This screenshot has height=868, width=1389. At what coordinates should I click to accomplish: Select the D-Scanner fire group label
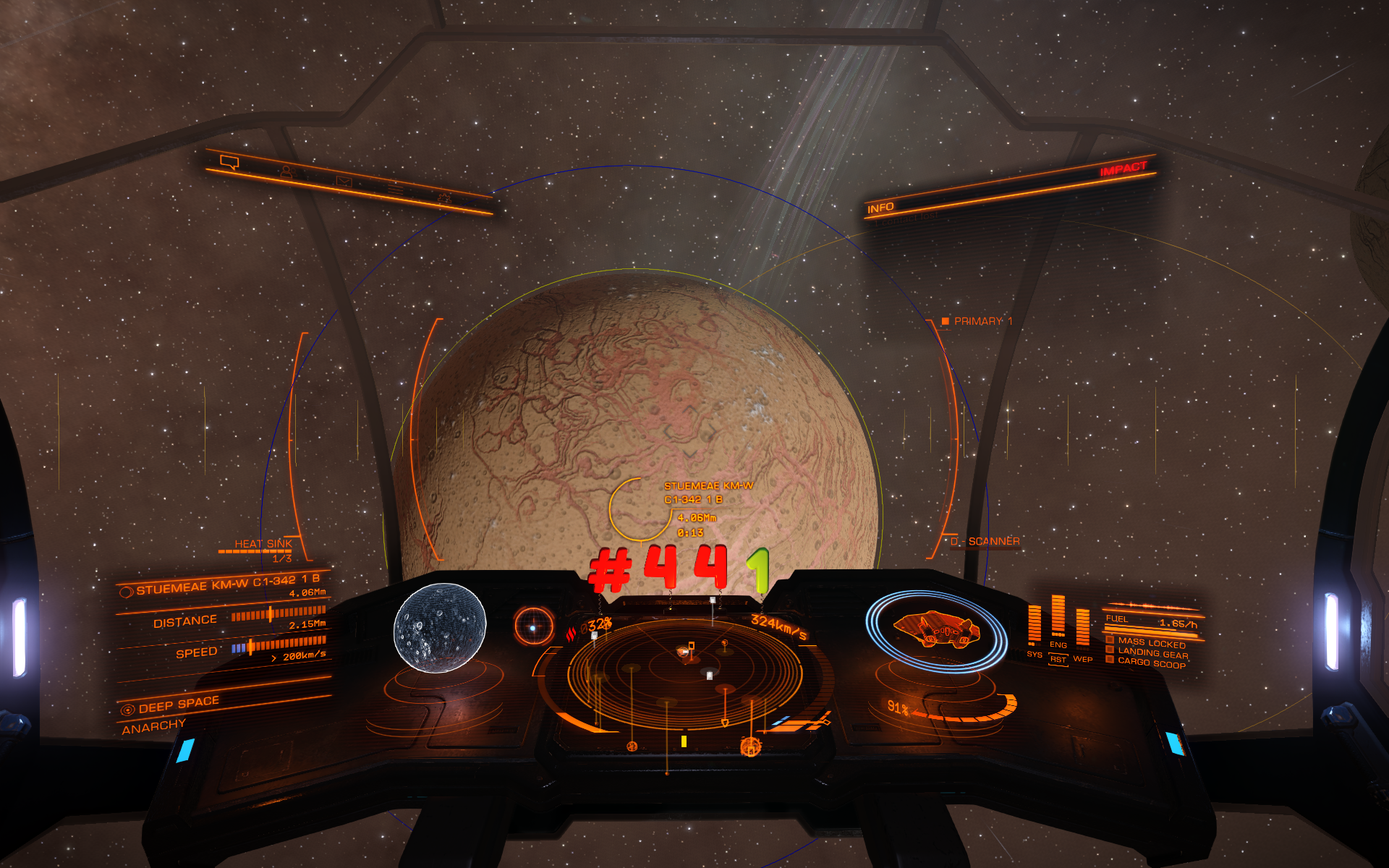point(986,541)
